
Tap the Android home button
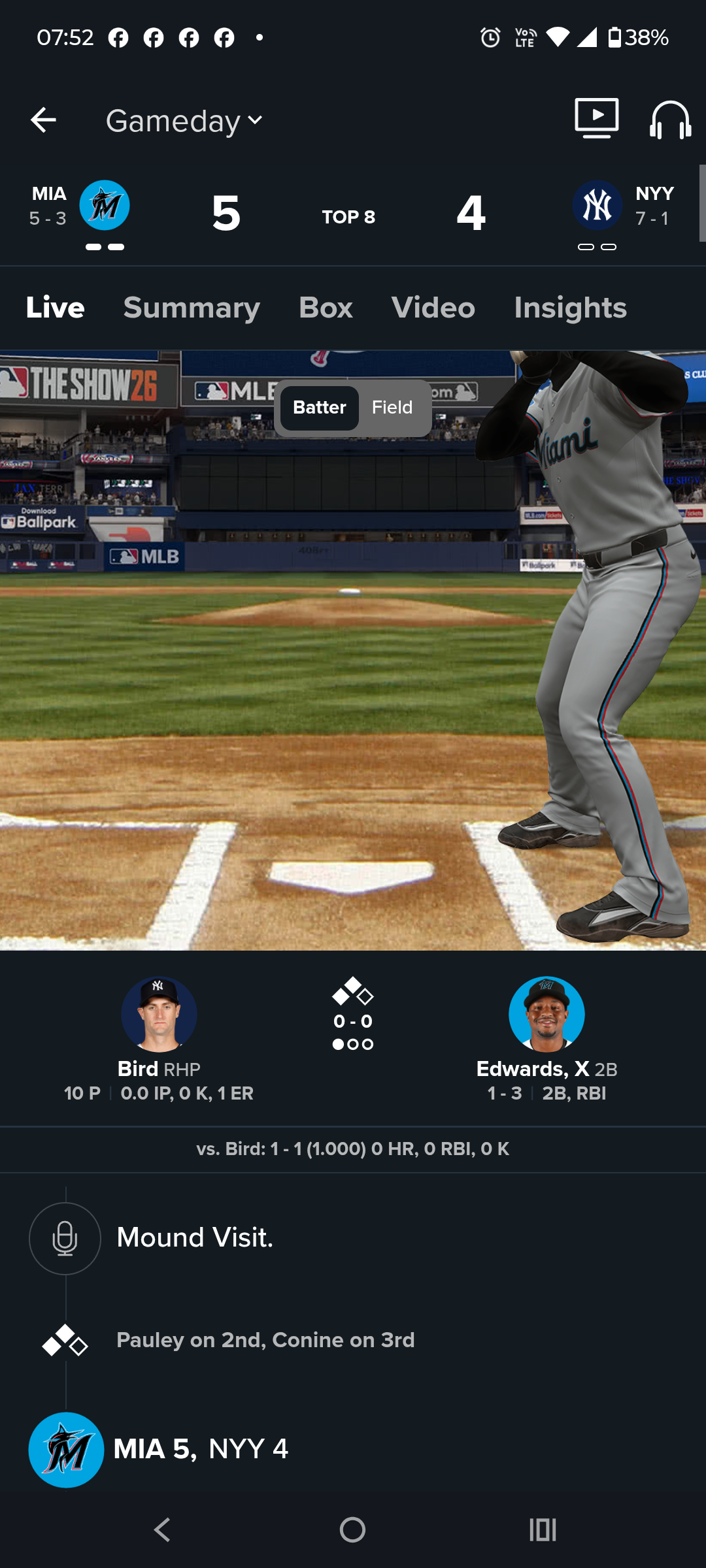(352, 1529)
